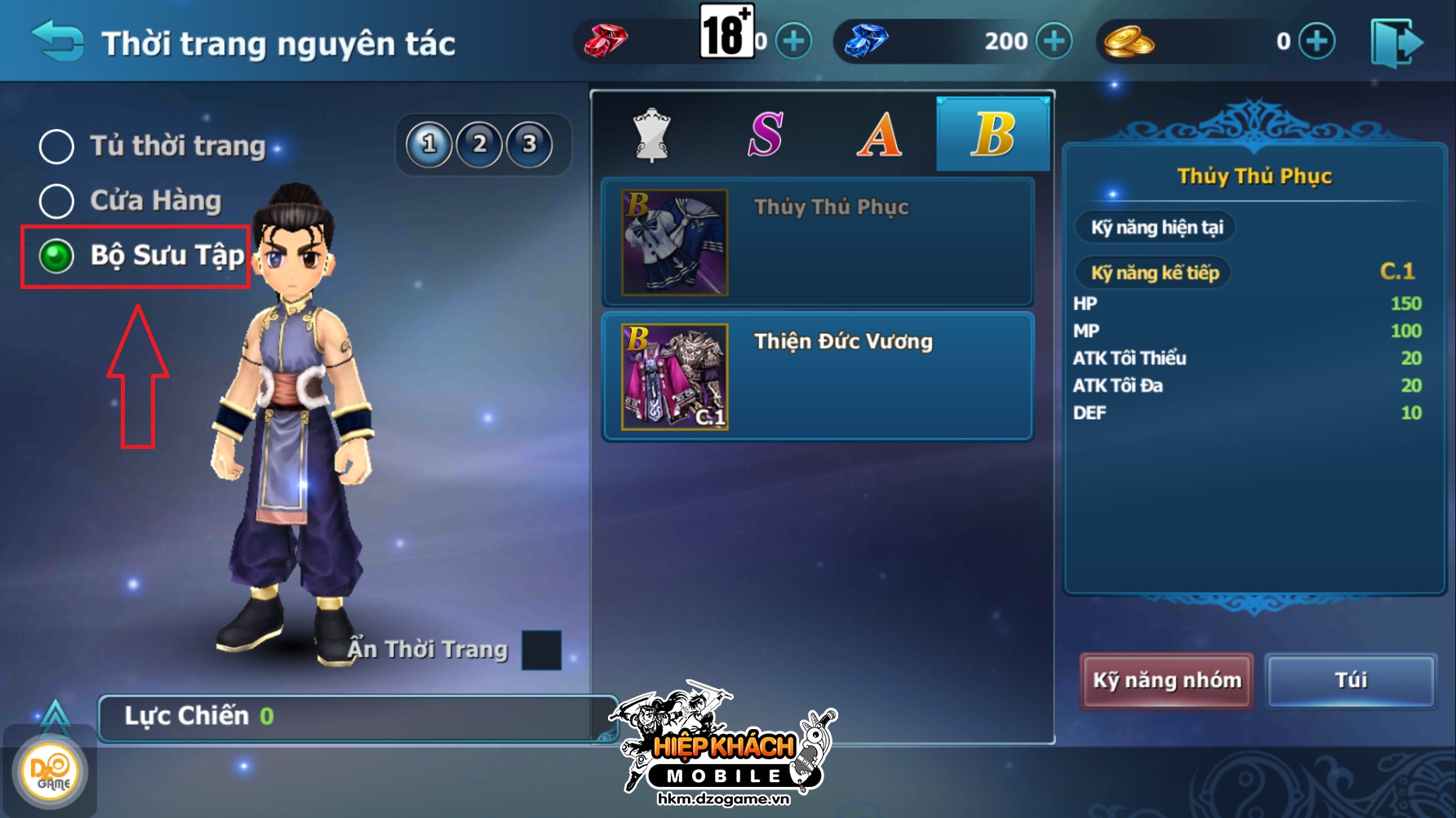1456x818 pixels.
Task: Open the mannequin all-costumes tab
Action: 651,135
